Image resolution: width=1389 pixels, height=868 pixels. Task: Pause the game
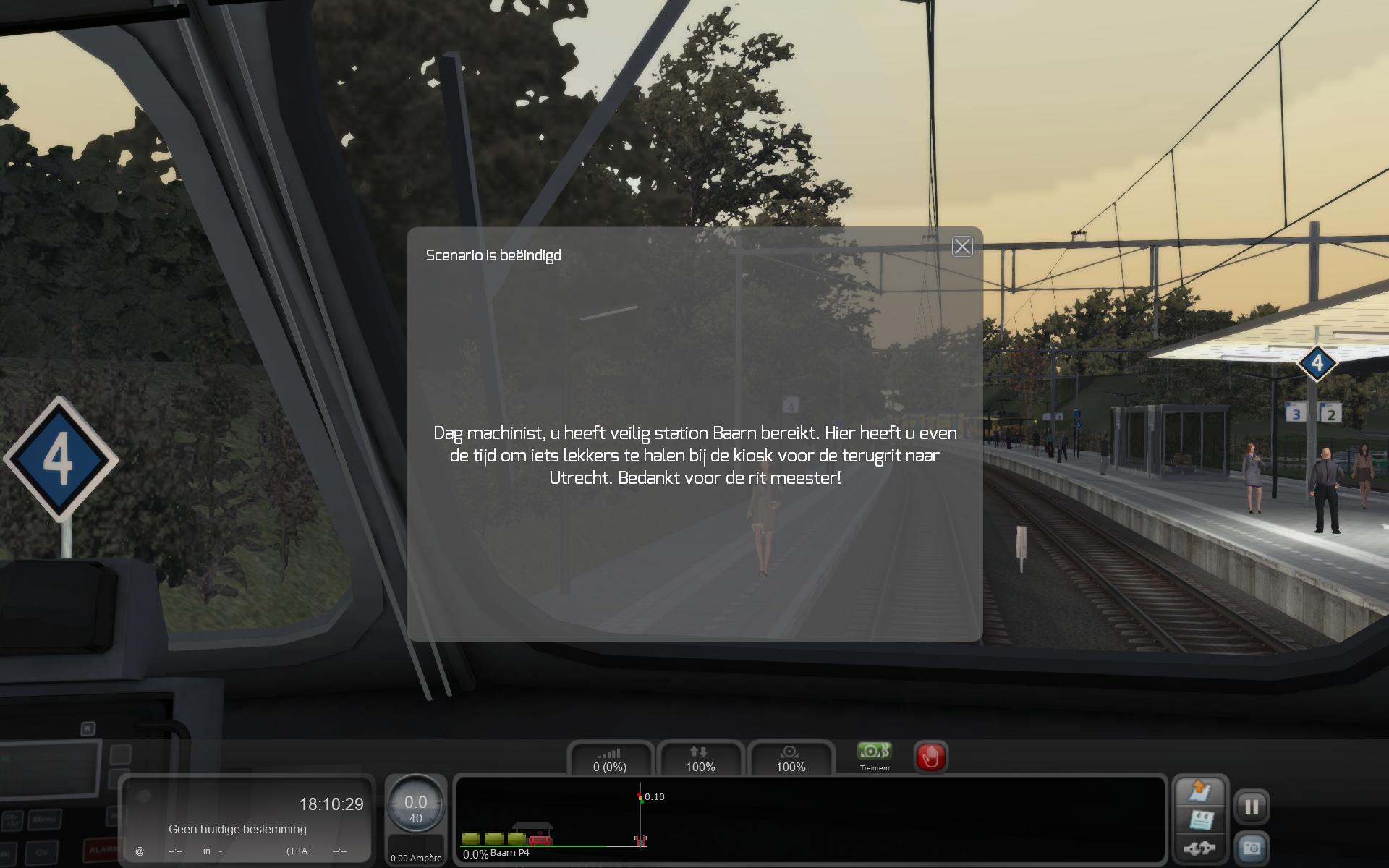(x=1252, y=807)
